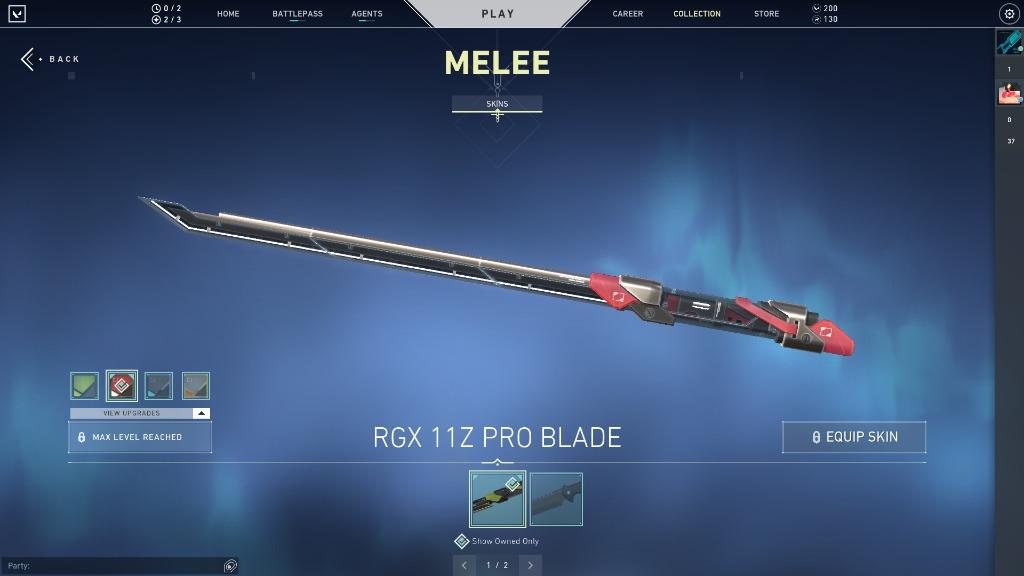The height and width of the screenshot is (576, 1024).
Task: Go to next skin page
Action: (x=530, y=565)
